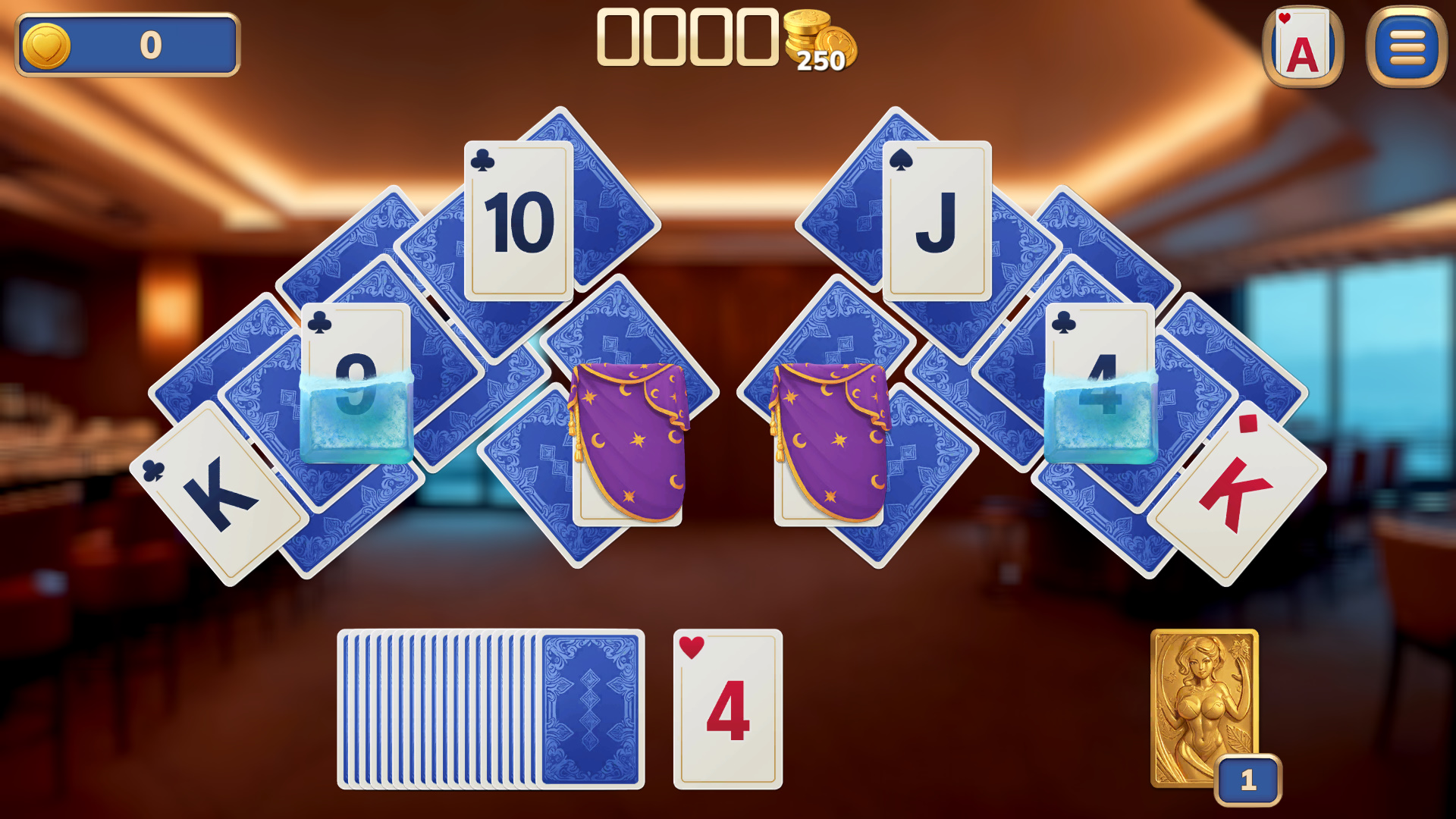
Task: Click the heart icon on the counter
Action: [x=49, y=47]
